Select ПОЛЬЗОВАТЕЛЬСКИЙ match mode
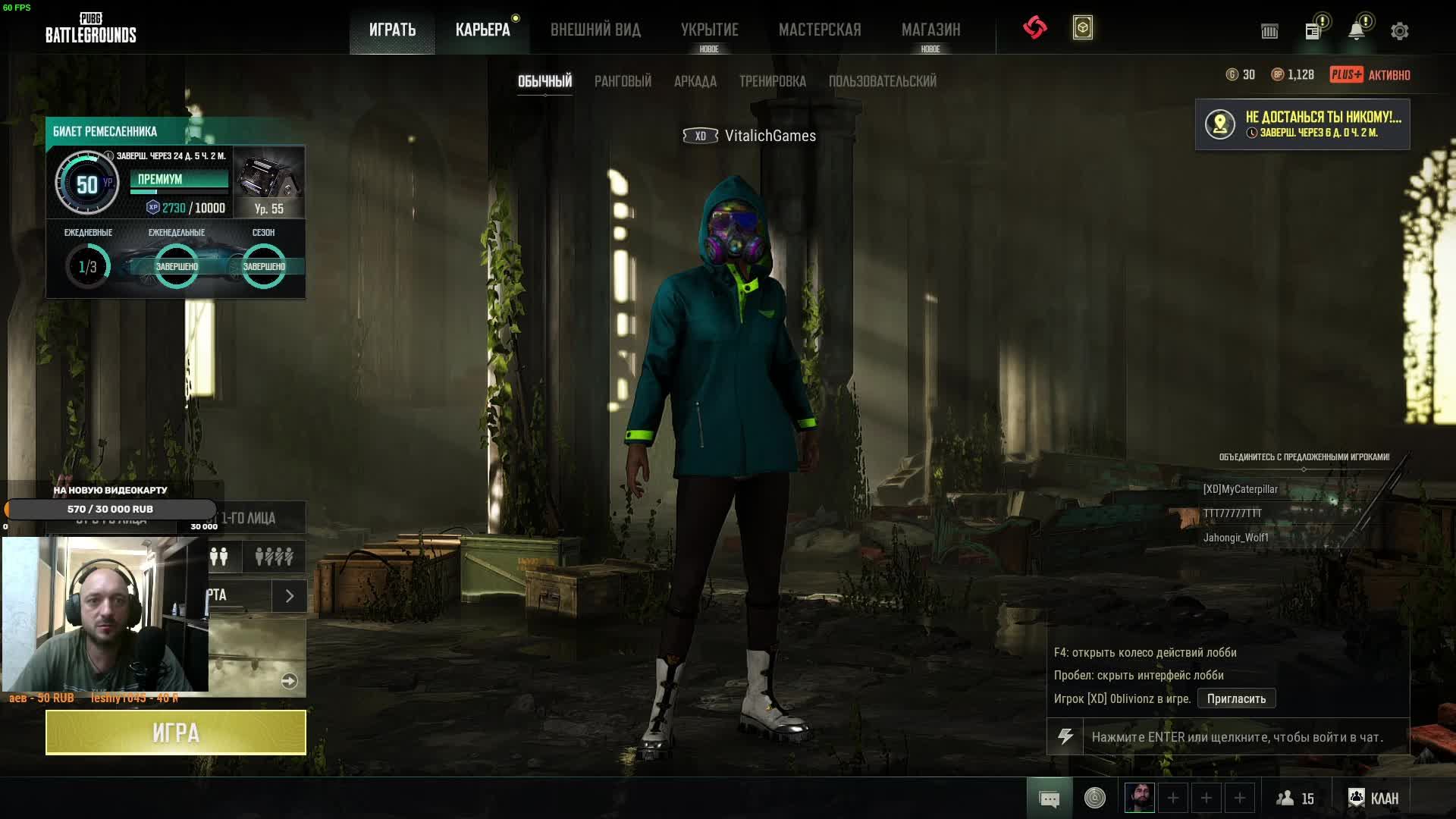Image resolution: width=1456 pixels, height=819 pixels. 882,81
